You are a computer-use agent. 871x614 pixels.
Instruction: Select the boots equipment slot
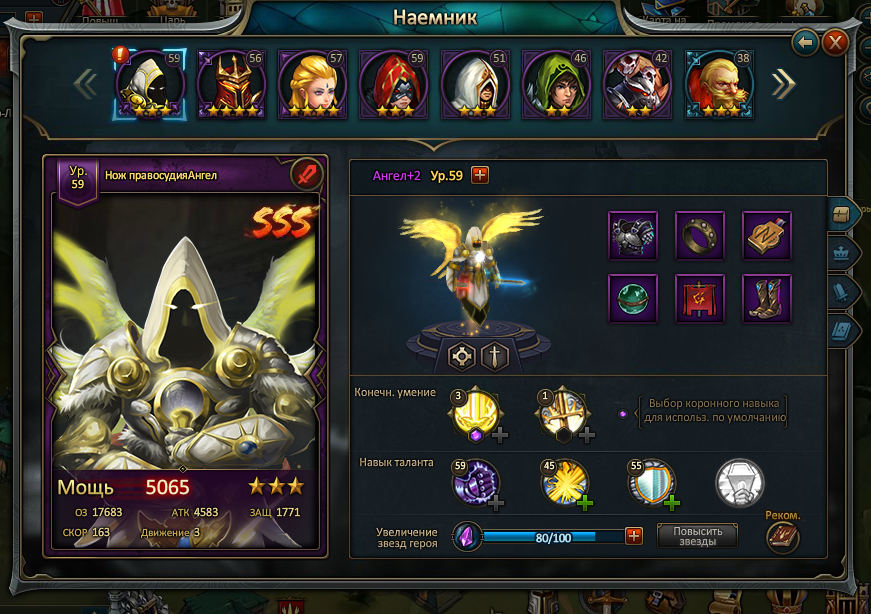pos(766,299)
